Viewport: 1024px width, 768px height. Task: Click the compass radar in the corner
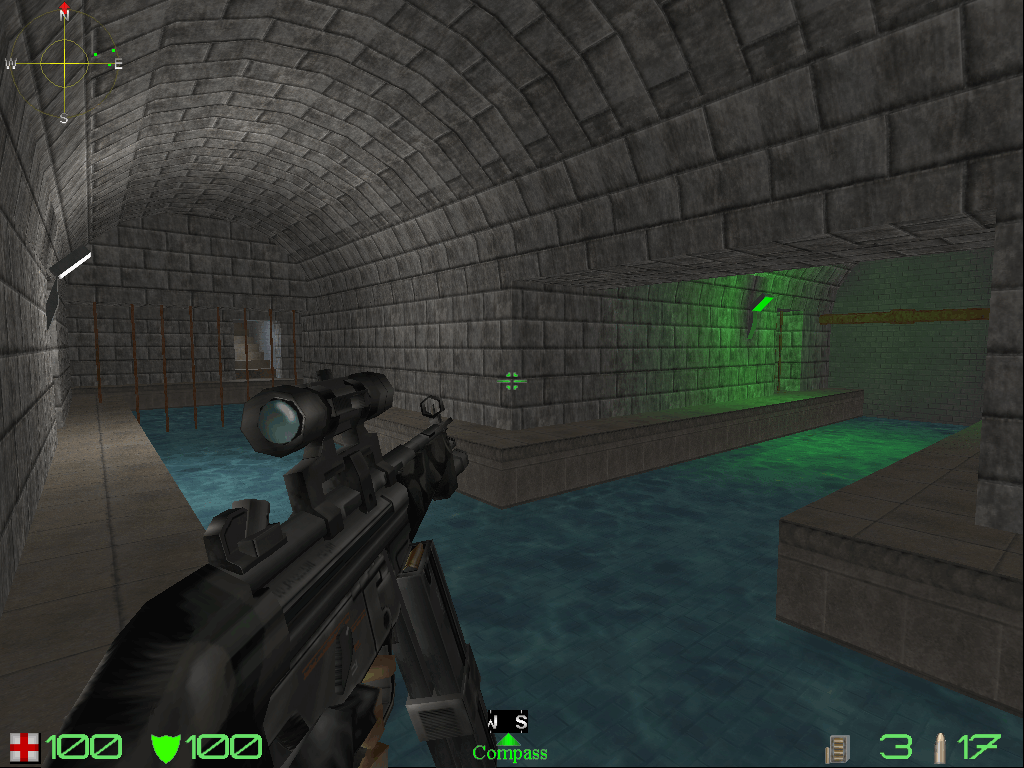tap(64, 63)
